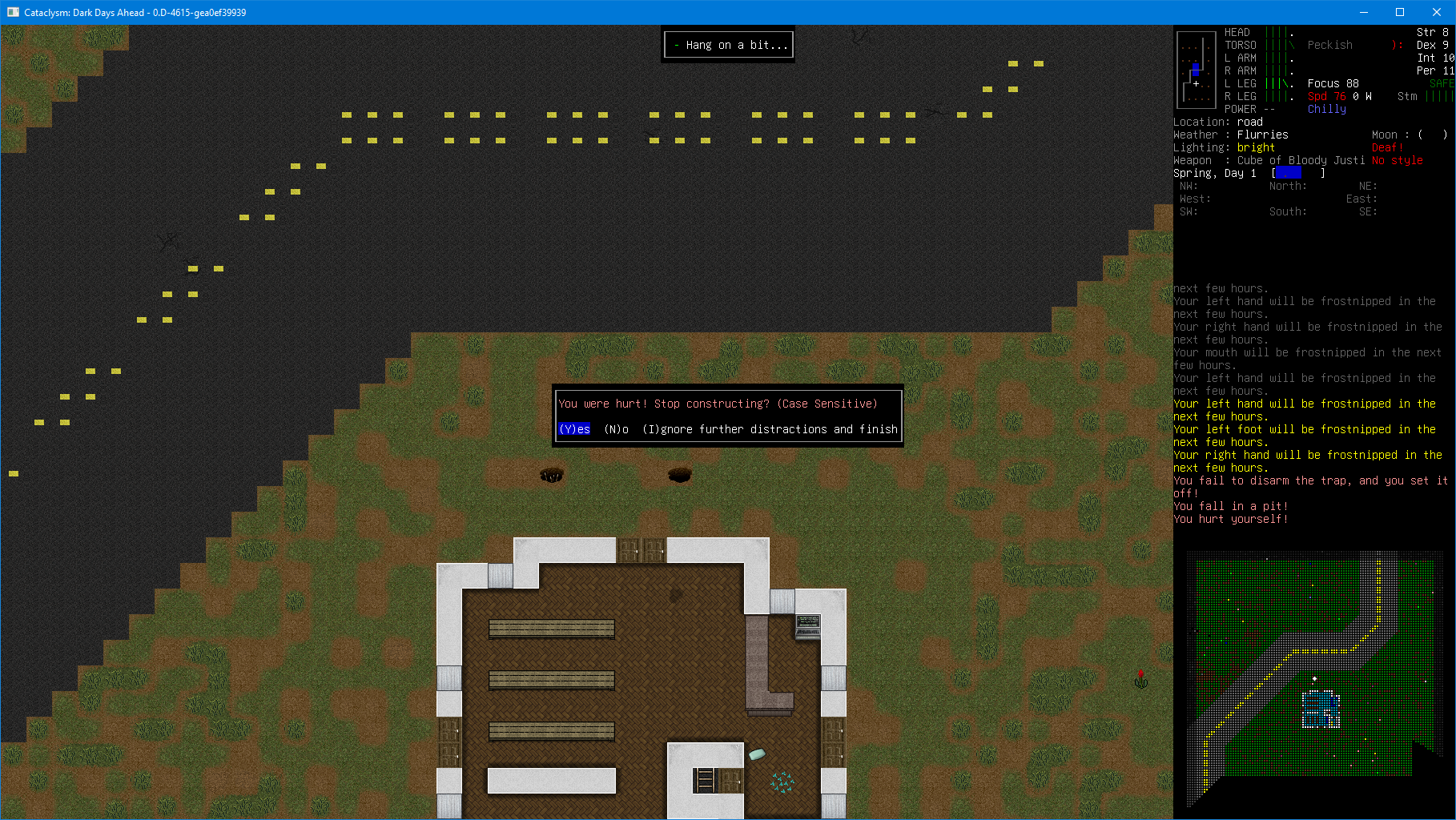The image size is (1456, 820).
Task: Click the door tile on the cabin's west wall
Action: coord(448,731)
